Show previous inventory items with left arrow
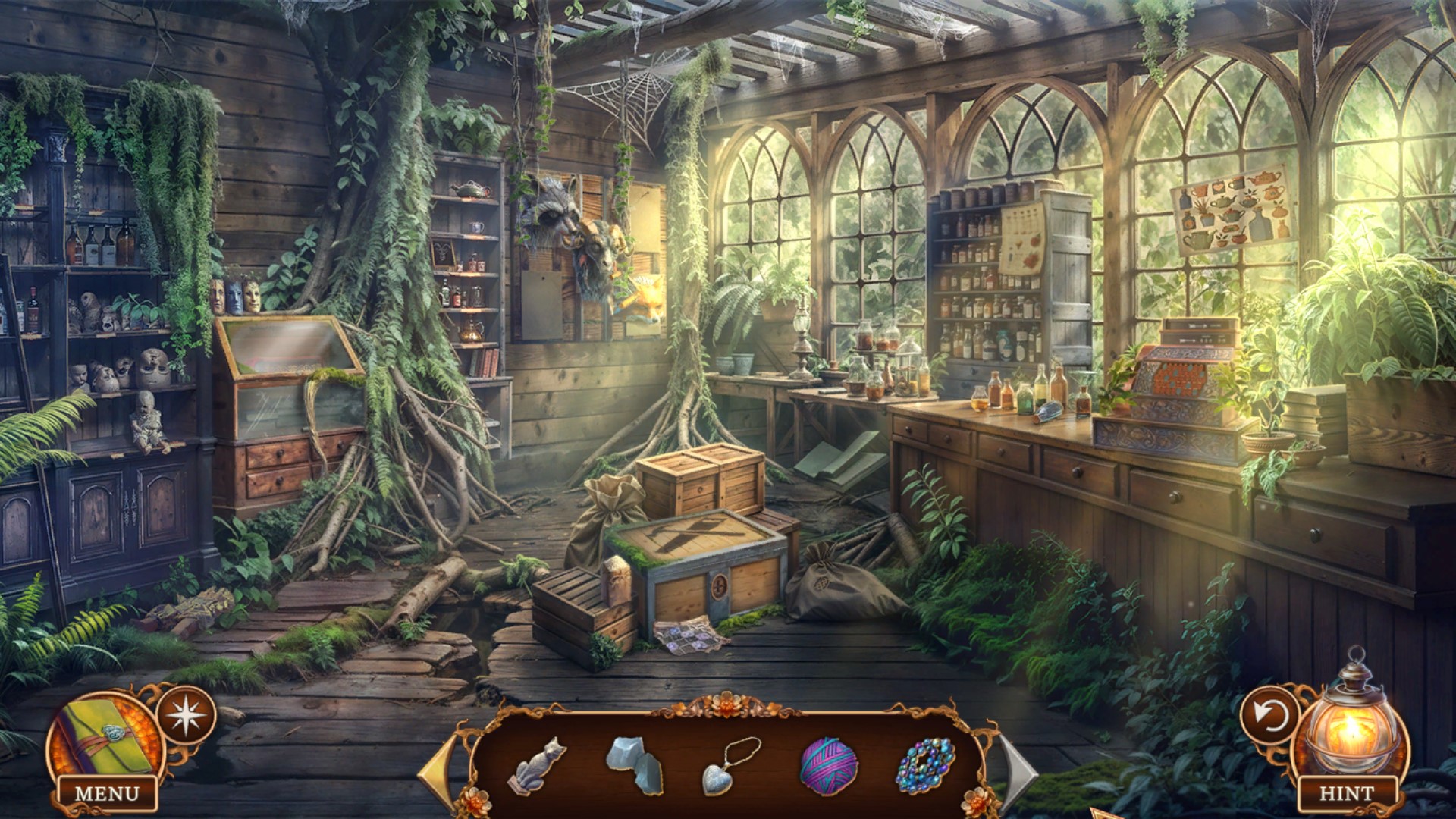Image resolution: width=1456 pixels, height=819 pixels. click(x=439, y=771)
